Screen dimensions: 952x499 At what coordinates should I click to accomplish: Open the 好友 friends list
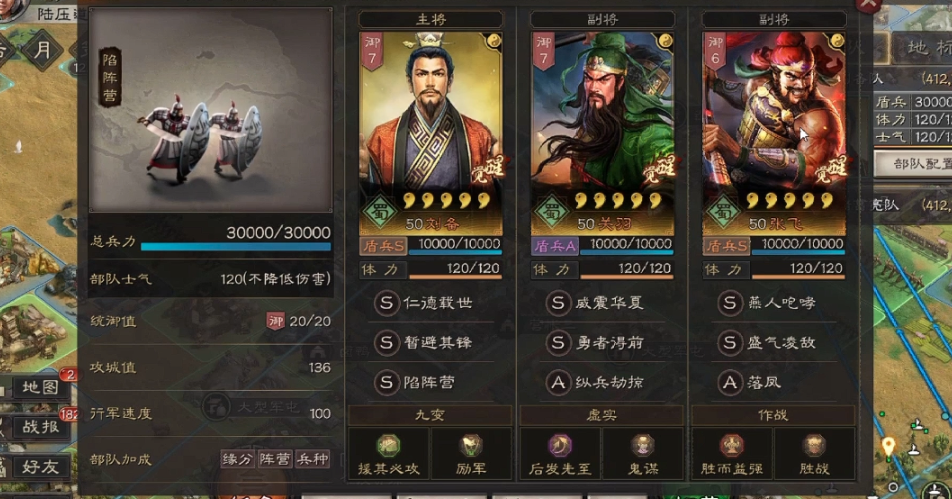(40, 466)
